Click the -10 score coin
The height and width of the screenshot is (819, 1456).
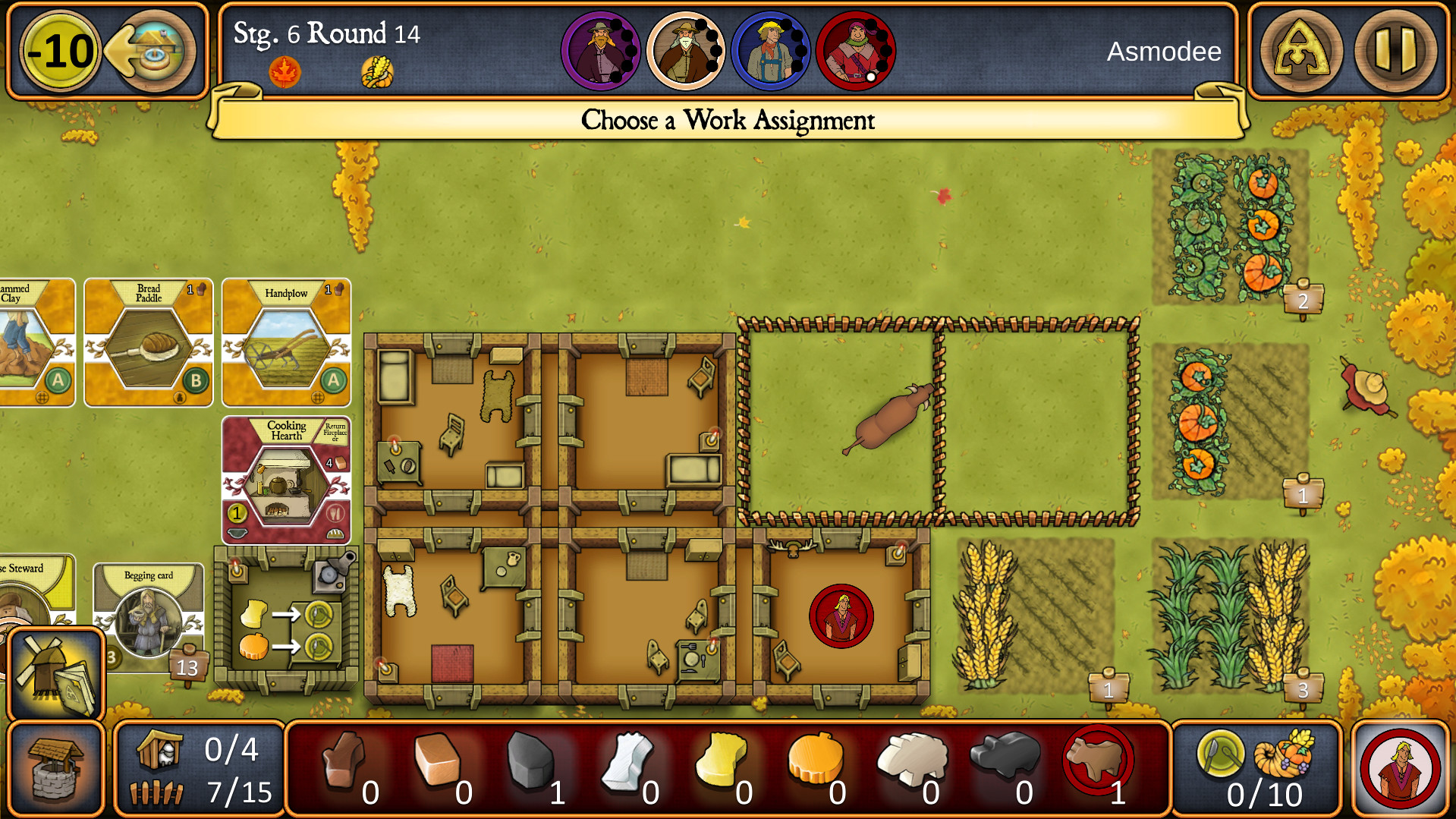(60, 49)
